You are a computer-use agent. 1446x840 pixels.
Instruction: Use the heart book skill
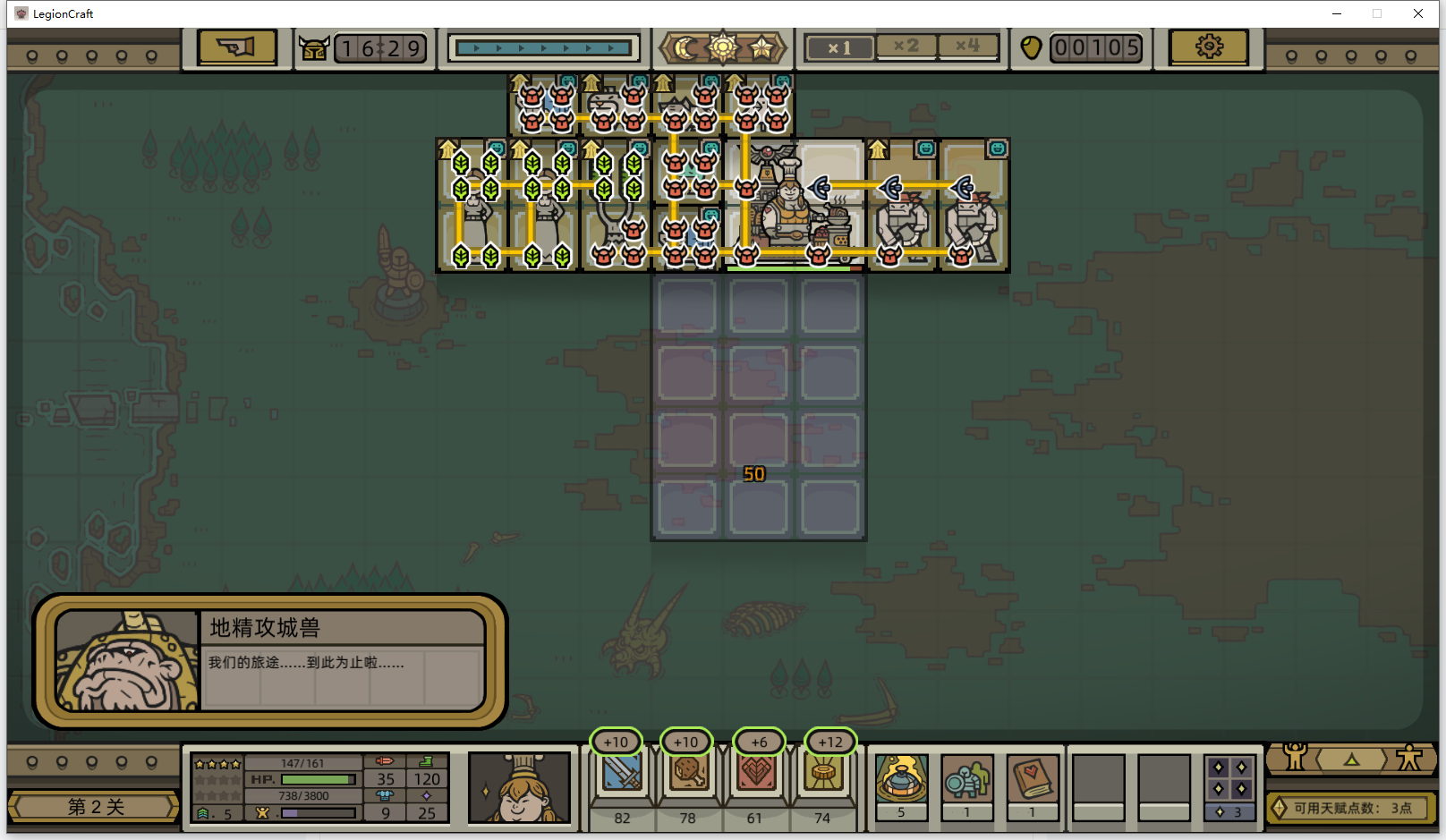tap(1032, 778)
